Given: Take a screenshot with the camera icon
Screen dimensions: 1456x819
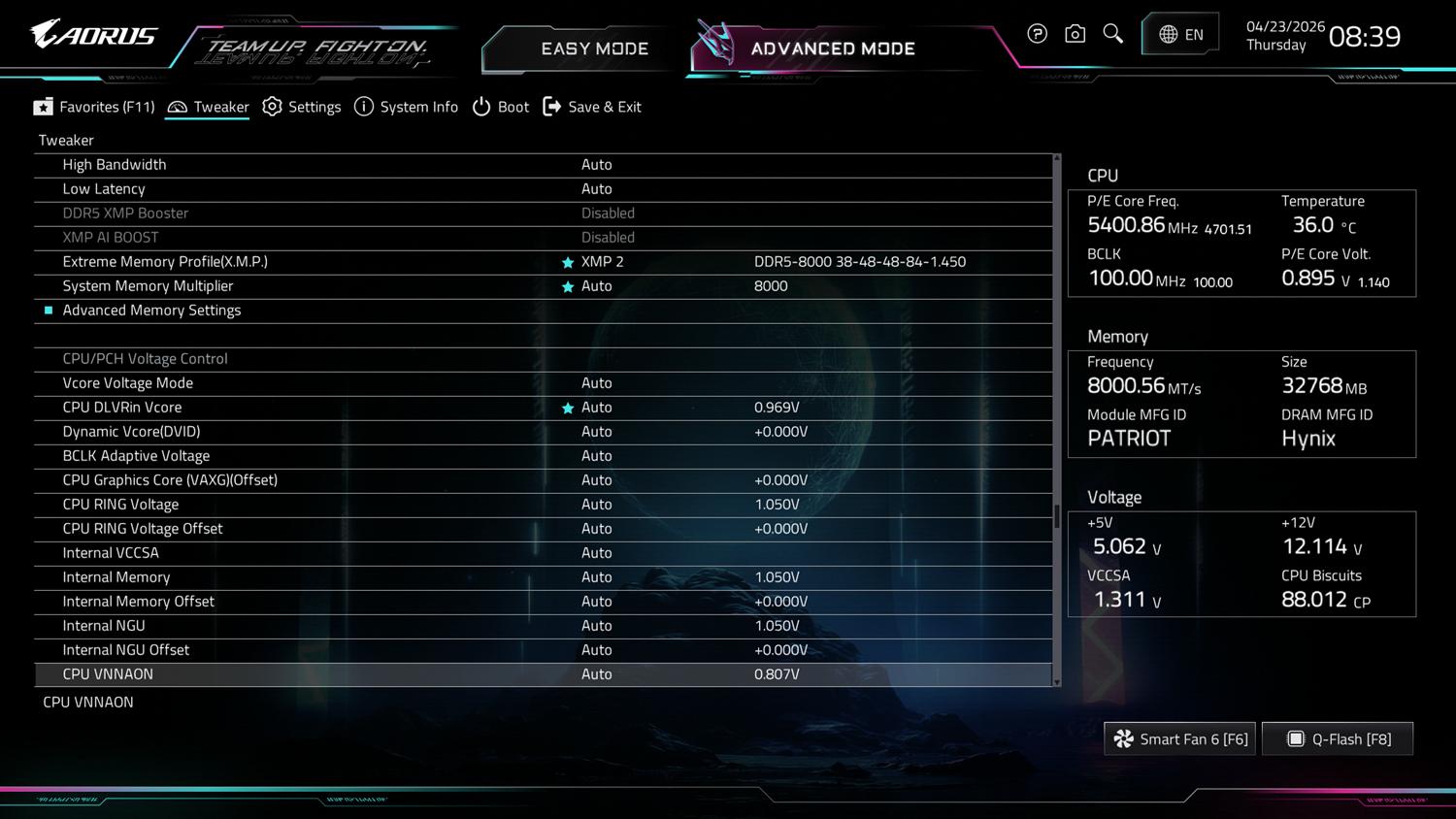Looking at the screenshot, I should [1075, 35].
